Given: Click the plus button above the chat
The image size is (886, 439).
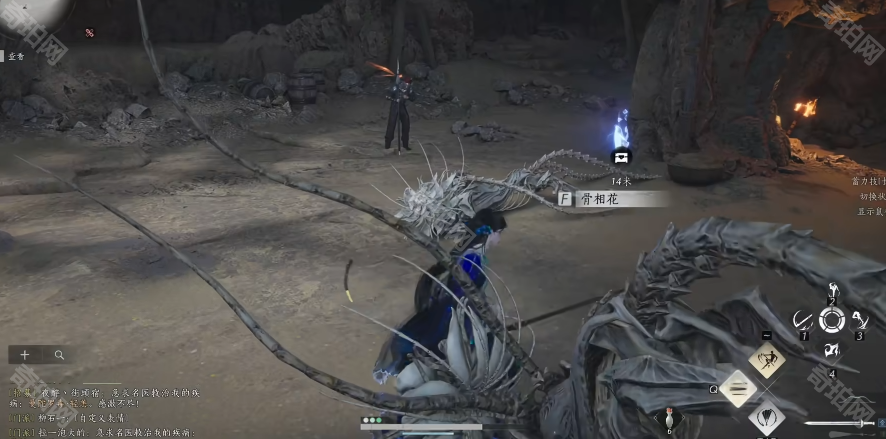Looking at the screenshot, I should click(x=25, y=355).
